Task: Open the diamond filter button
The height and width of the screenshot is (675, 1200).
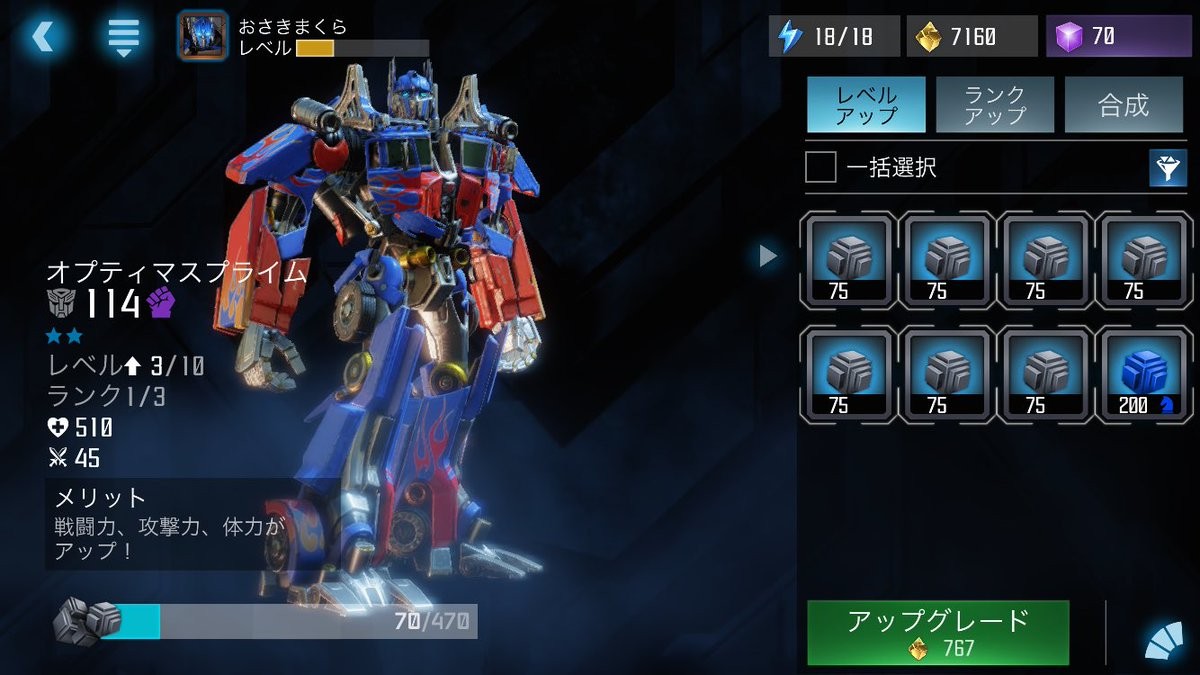Action: click(x=1167, y=168)
